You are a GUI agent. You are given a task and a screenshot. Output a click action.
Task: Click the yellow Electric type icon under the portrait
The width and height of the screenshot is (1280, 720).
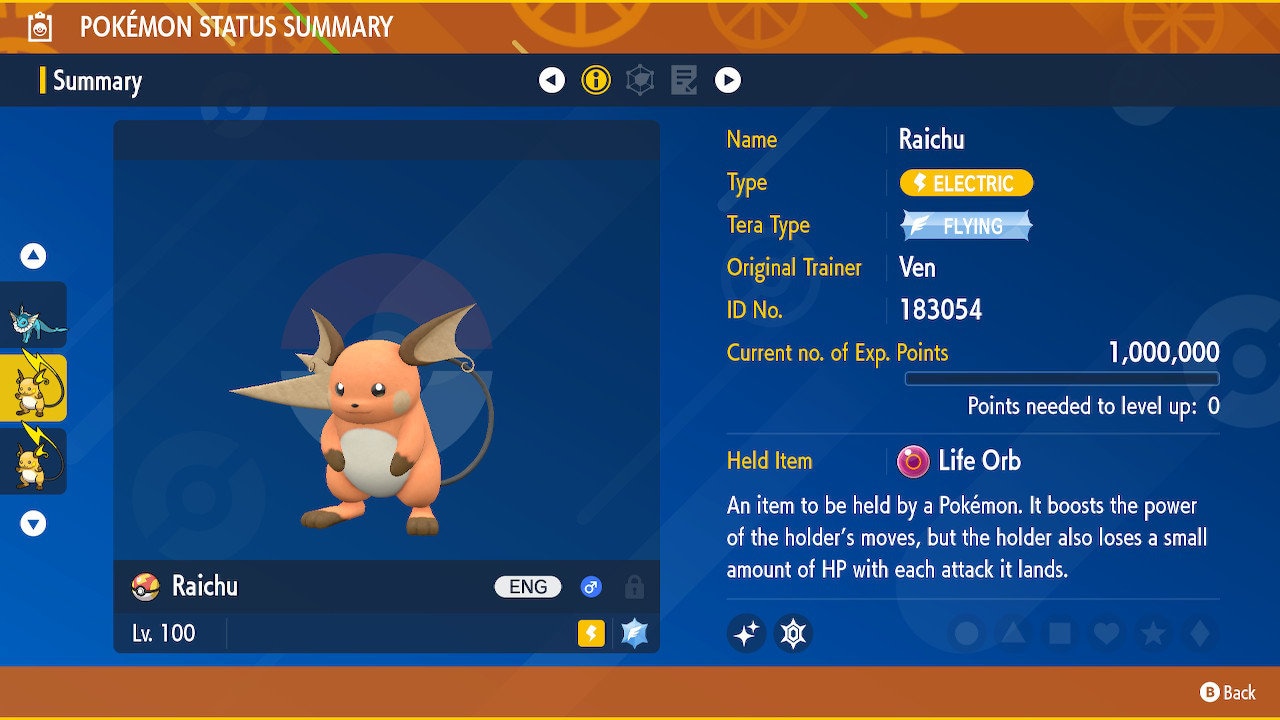[x=589, y=634]
